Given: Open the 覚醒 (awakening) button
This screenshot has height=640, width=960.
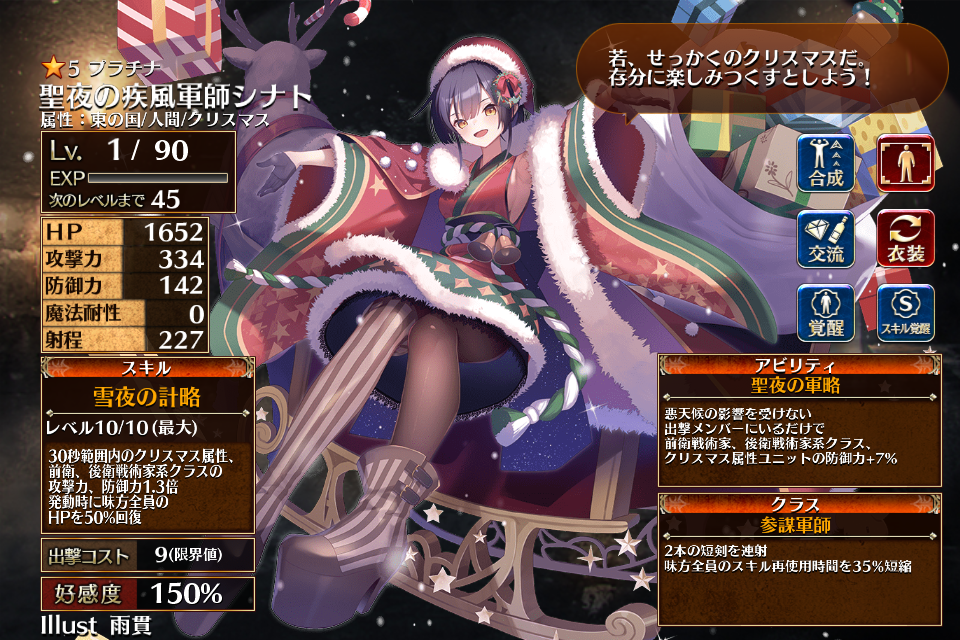Looking at the screenshot, I should [x=826, y=313].
